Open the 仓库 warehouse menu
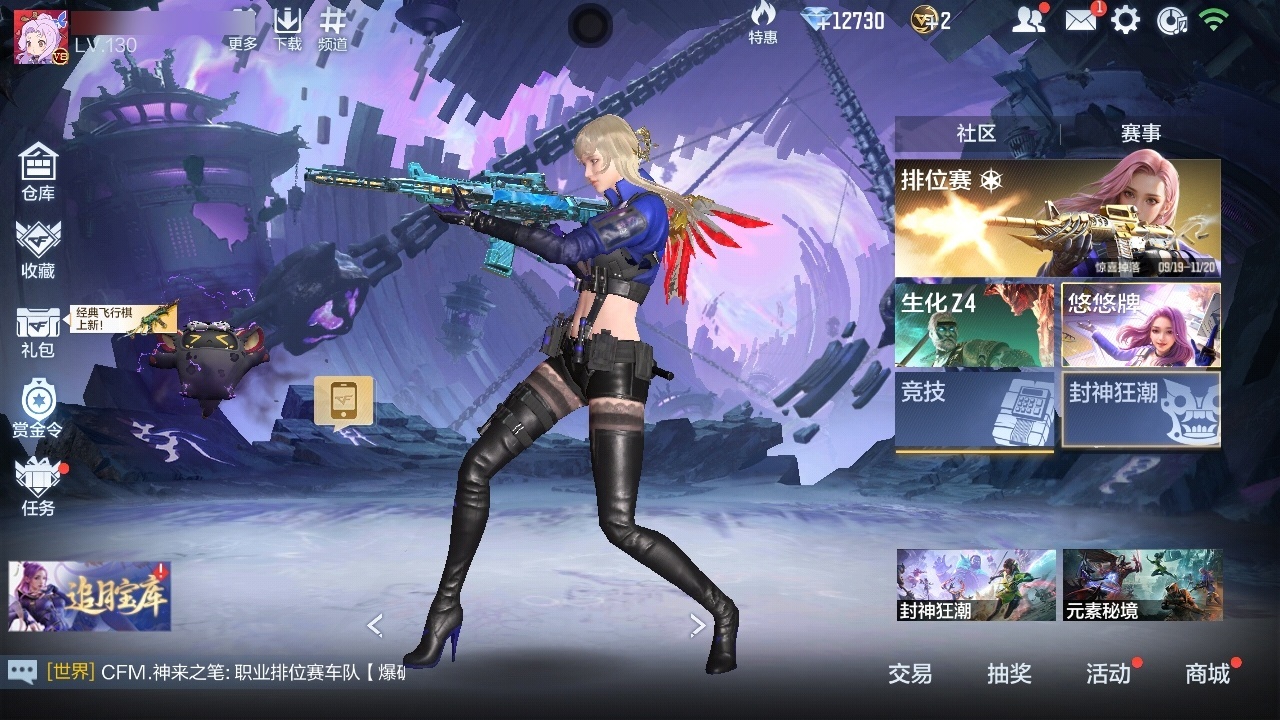The height and width of the screenshot is (720, 1280). pos(38,171)
